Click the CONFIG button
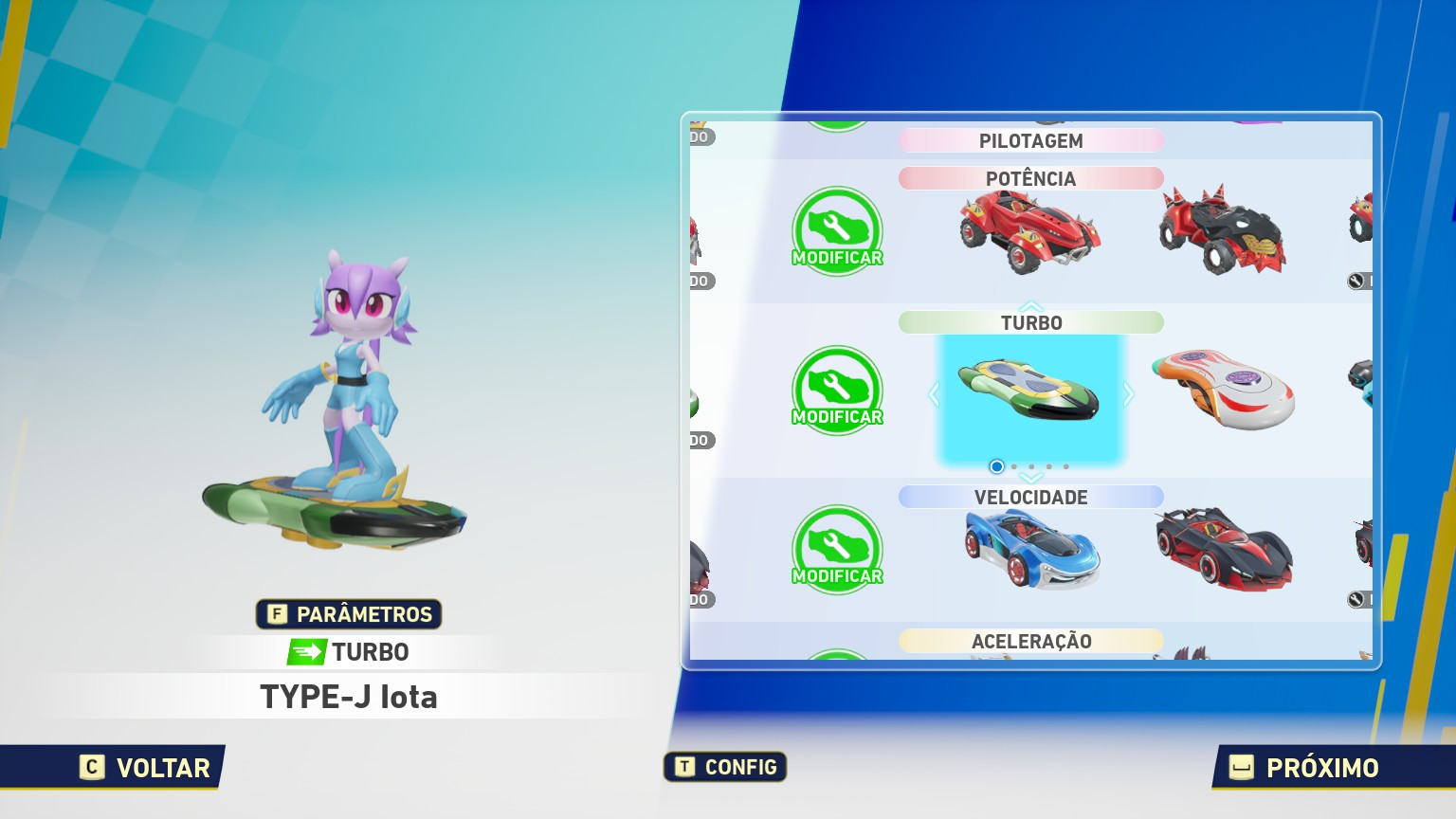1456x819 pixels. (x=724, y=768)
